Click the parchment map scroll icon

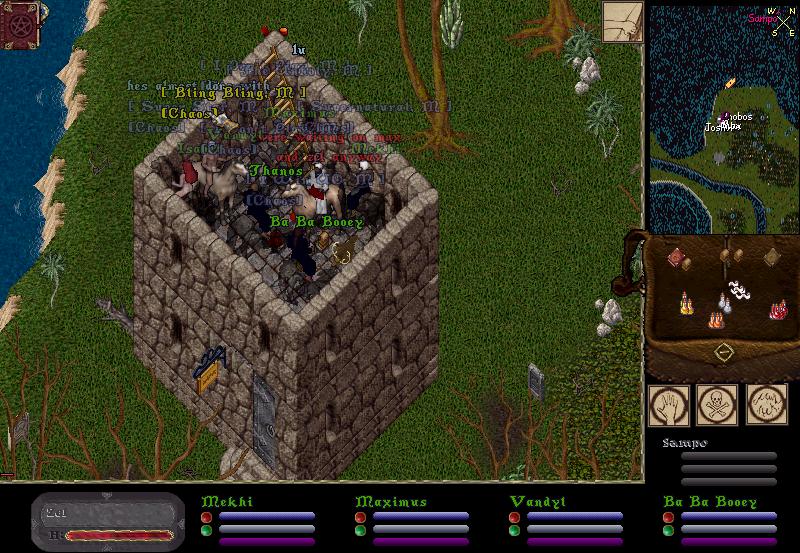[622, 22]
